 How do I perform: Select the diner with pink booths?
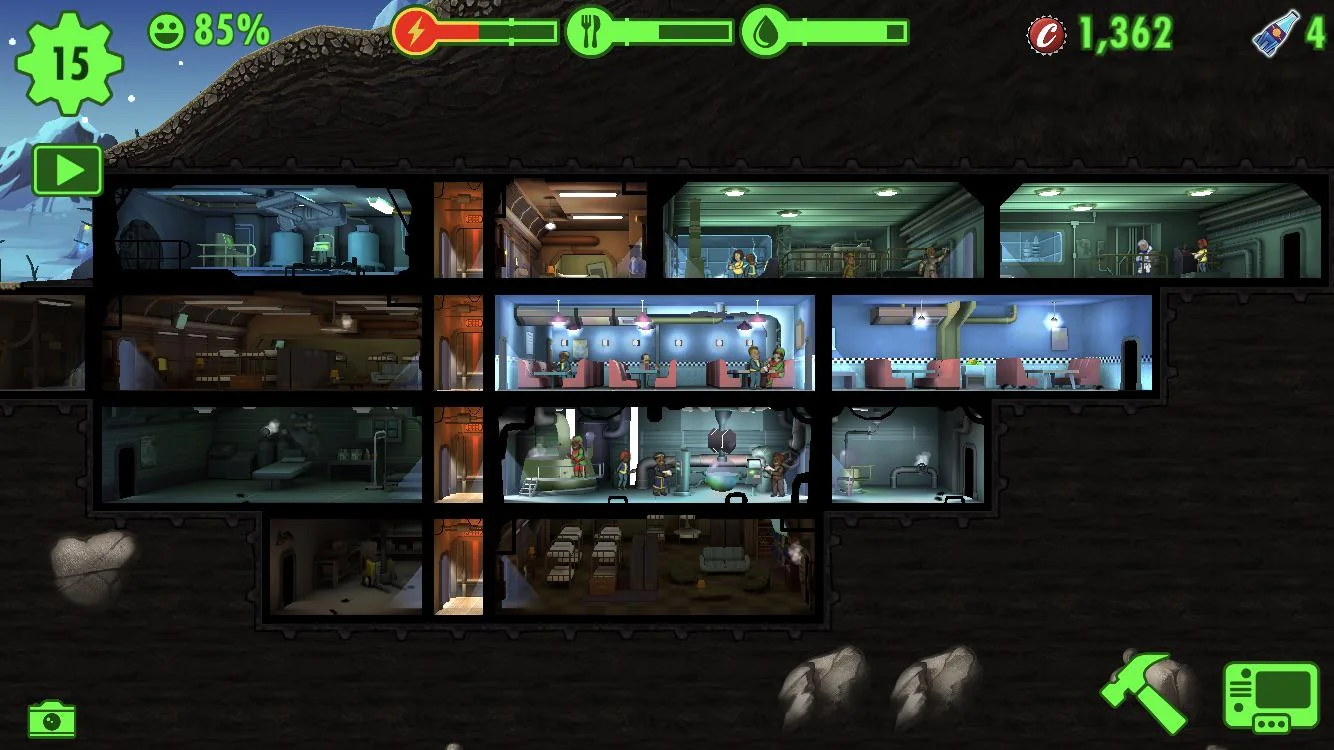[x=650, y=345]
